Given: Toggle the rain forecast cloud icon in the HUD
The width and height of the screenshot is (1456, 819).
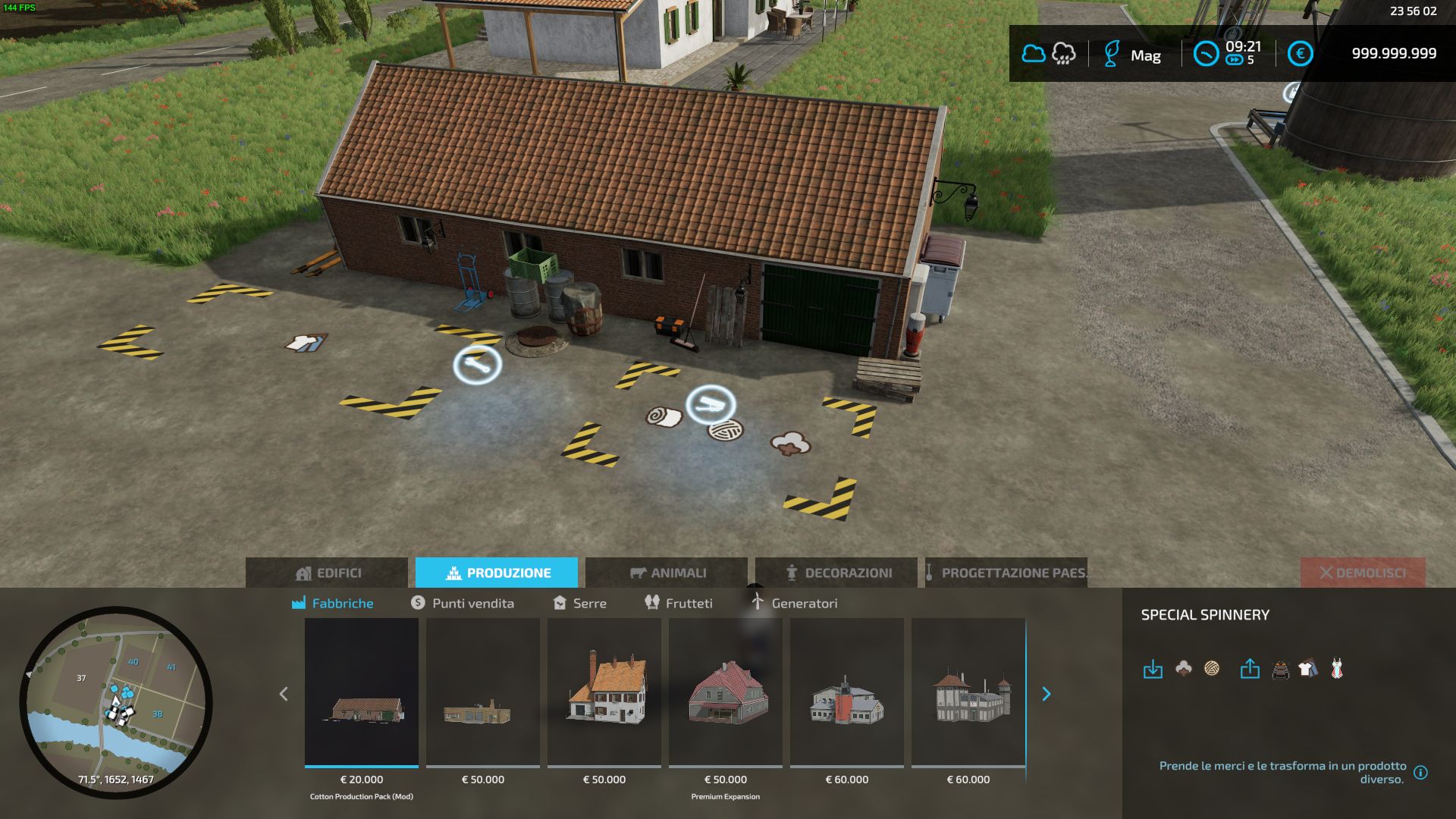Looking at the screenshot, I should coord(1064,54).
